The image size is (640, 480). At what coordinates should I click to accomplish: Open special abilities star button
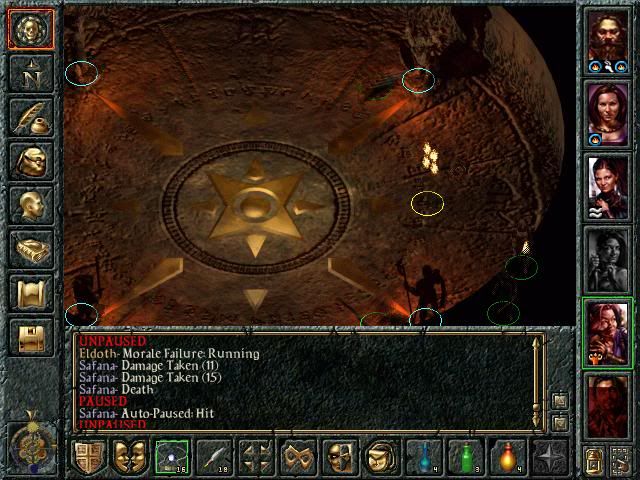coord(549,457)
